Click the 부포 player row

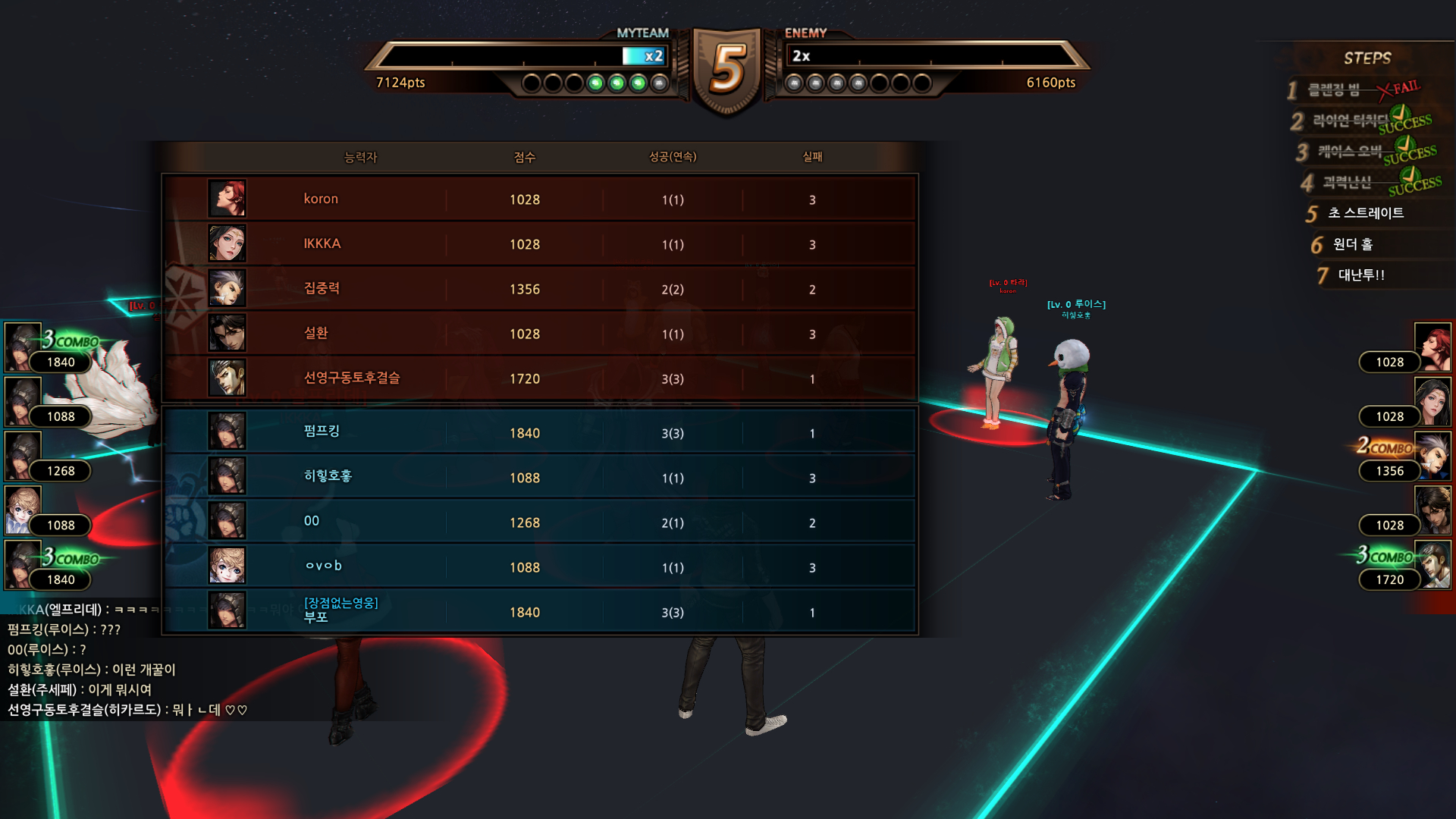coord(538,611)
